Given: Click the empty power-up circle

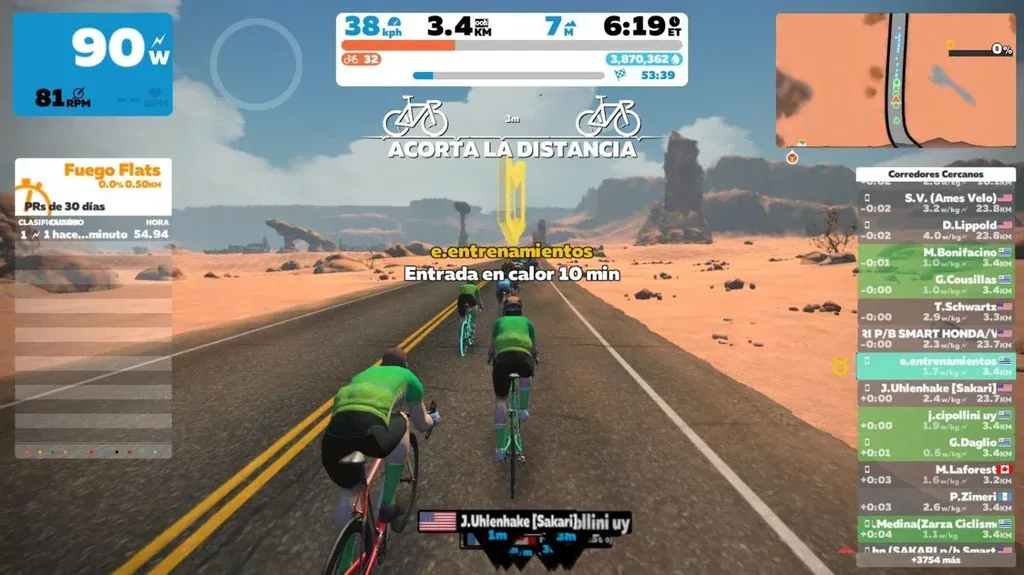Looking at the screenshot, I should [256, 64].
